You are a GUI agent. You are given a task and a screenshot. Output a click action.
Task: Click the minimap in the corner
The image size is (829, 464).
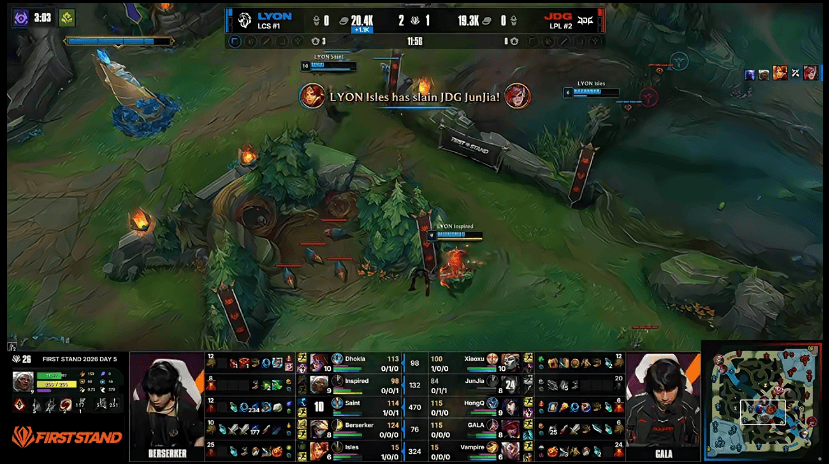point(765,403)
